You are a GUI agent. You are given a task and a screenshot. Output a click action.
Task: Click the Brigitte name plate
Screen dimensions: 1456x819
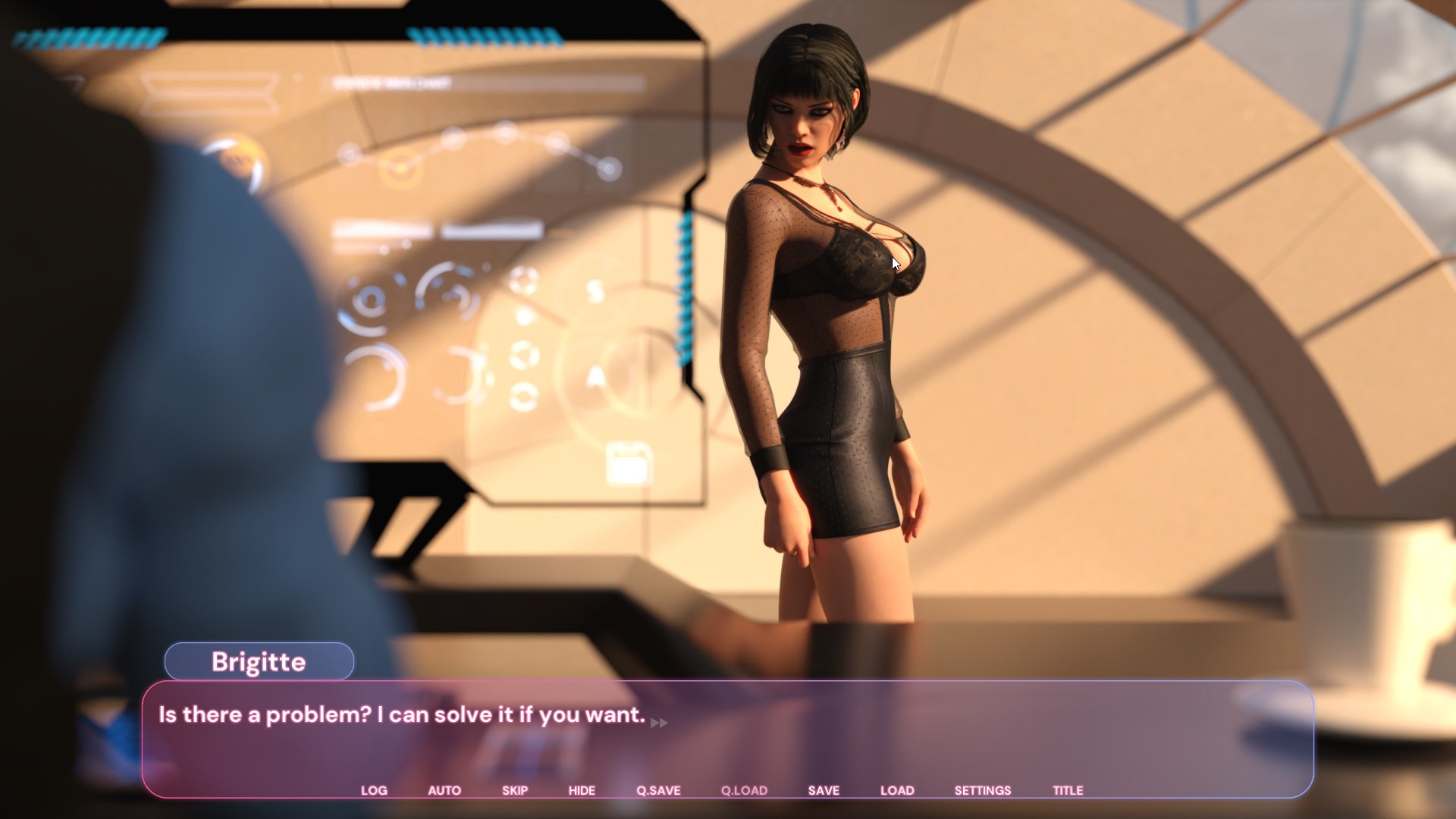tap(259, 661)
